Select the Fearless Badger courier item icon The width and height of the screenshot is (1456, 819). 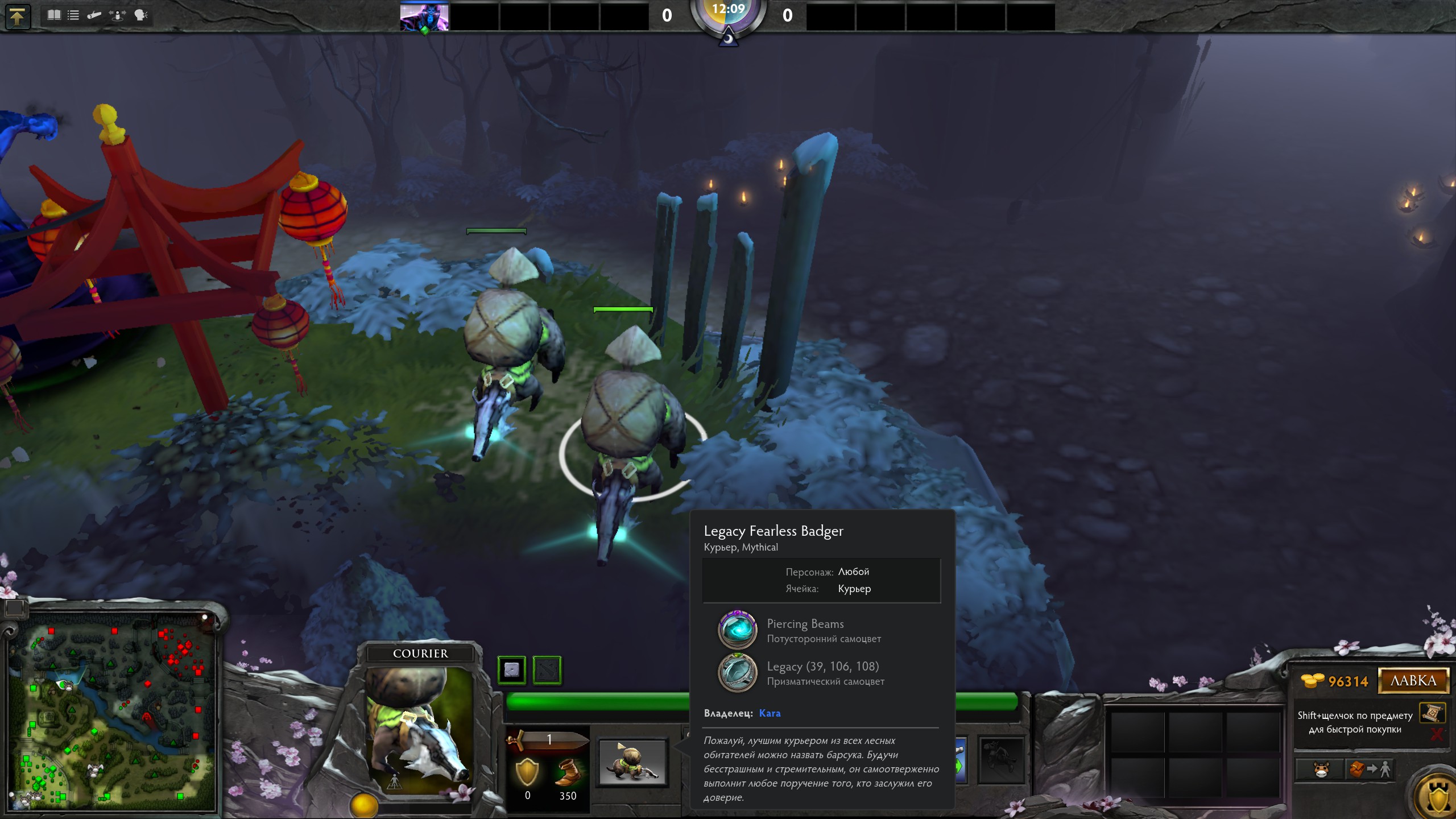[633, 762]
